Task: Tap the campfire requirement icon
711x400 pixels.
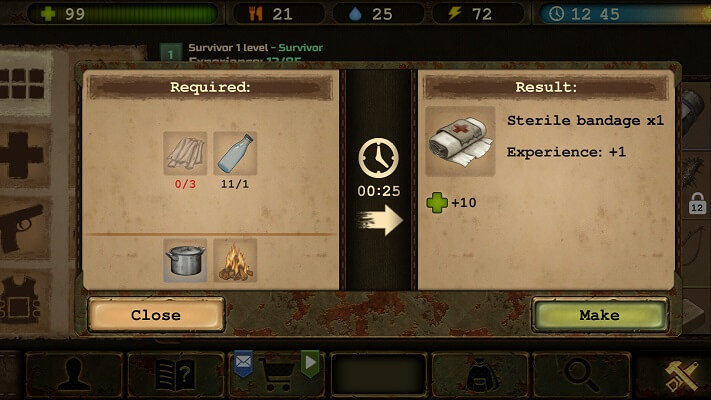Action: coord(235,260)
